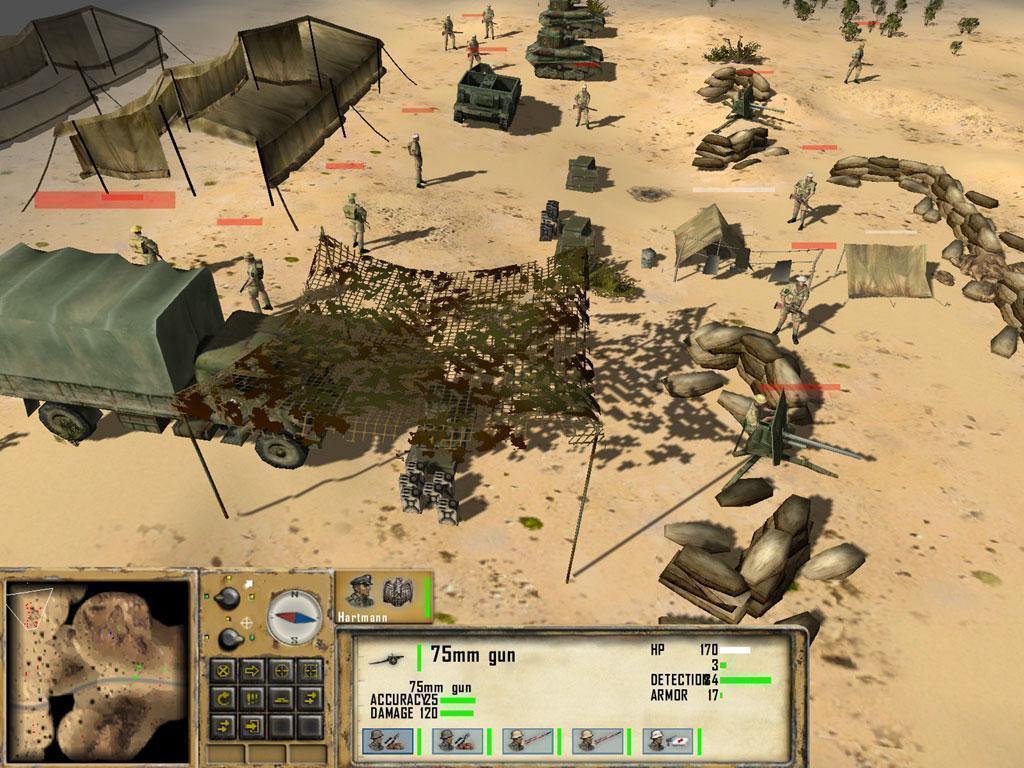Select the circular crosshair attack command button
Screen dimensions: 1024x768
pyautogui.click(x=282, y=670)
